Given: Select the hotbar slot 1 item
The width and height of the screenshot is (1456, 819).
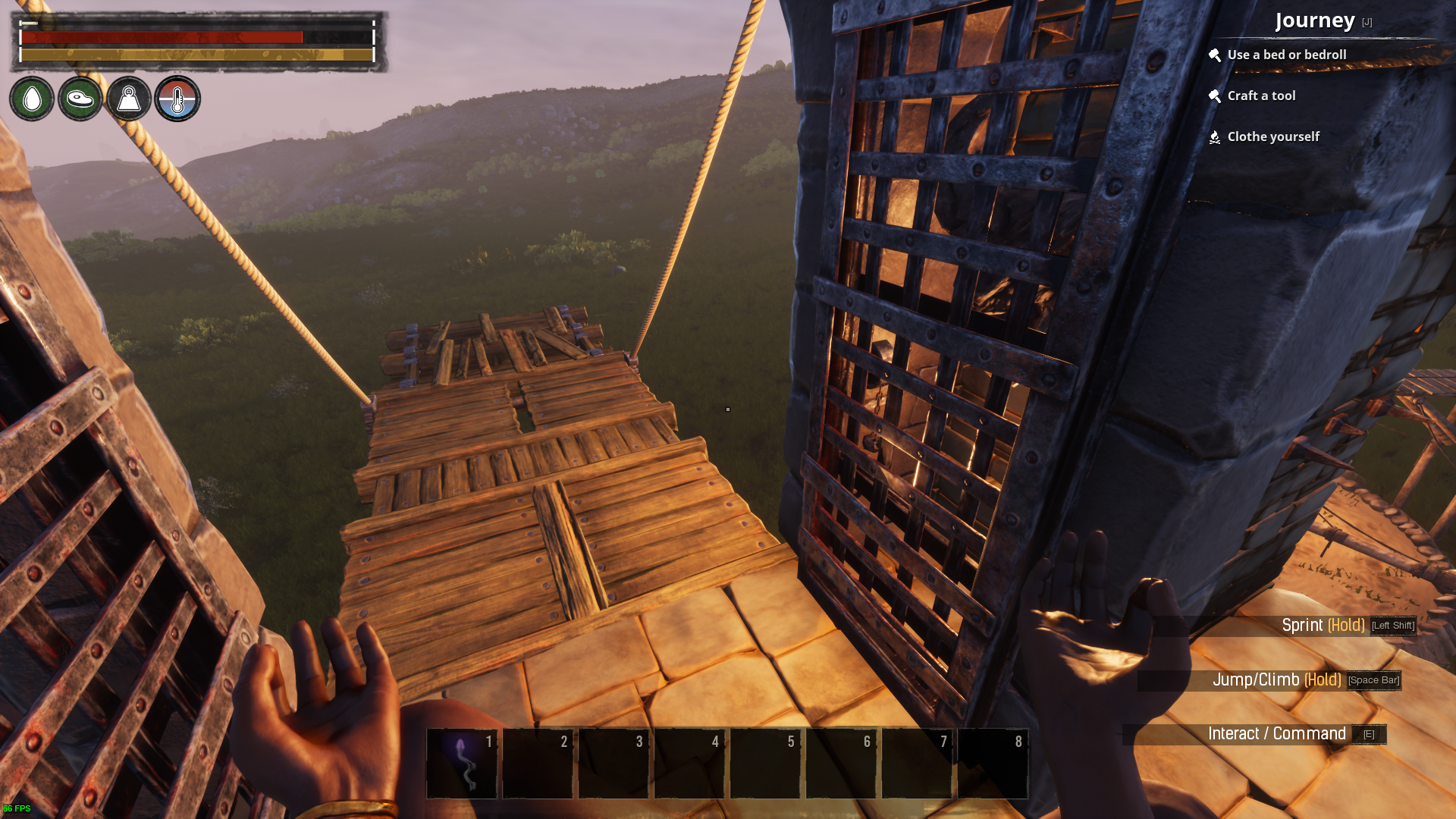Looking at the screenshot, I should point(462,764).
